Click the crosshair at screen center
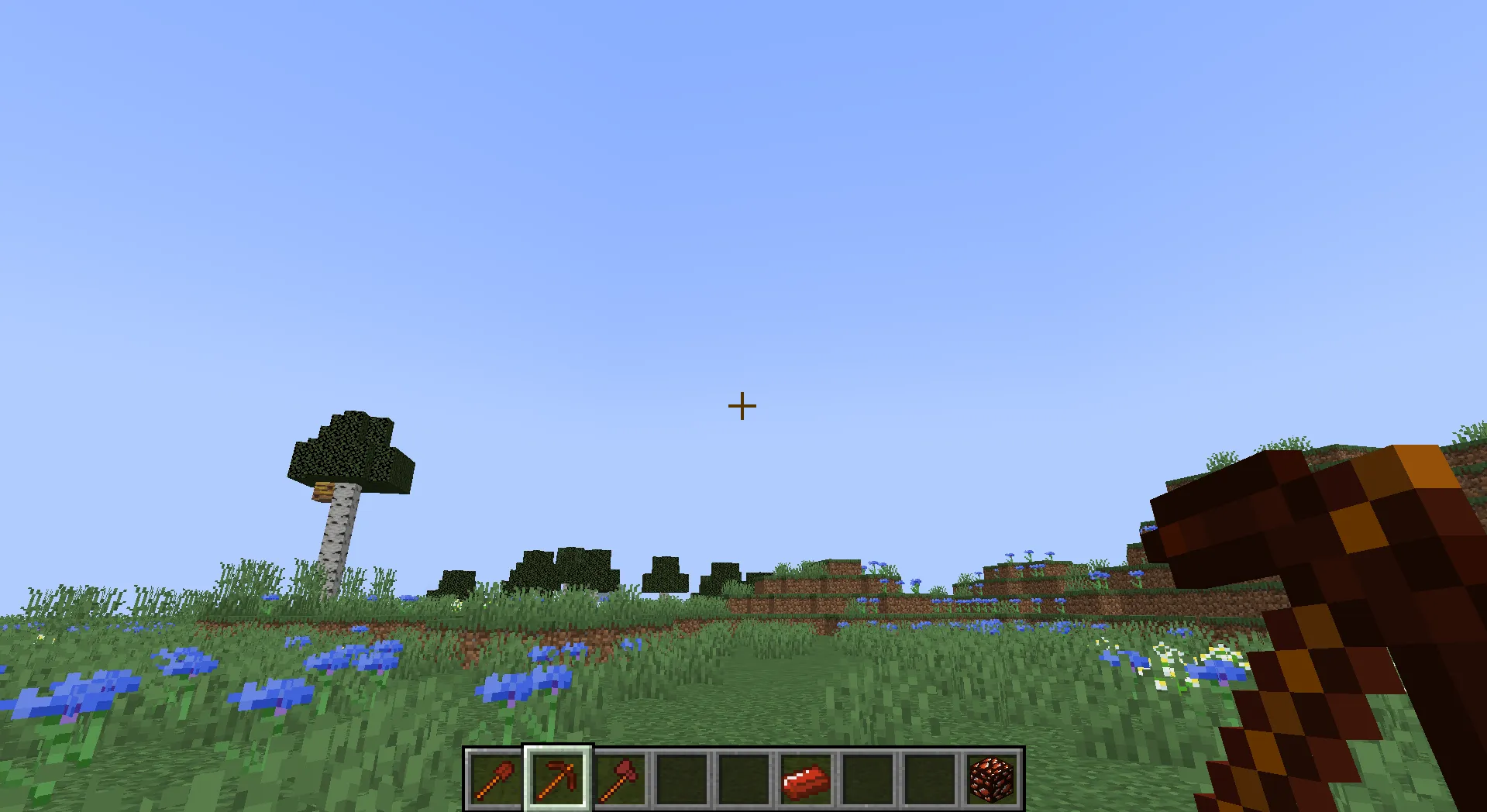Image resolution: width=1487 pixels, height=812 pixels. click(741, 406)
